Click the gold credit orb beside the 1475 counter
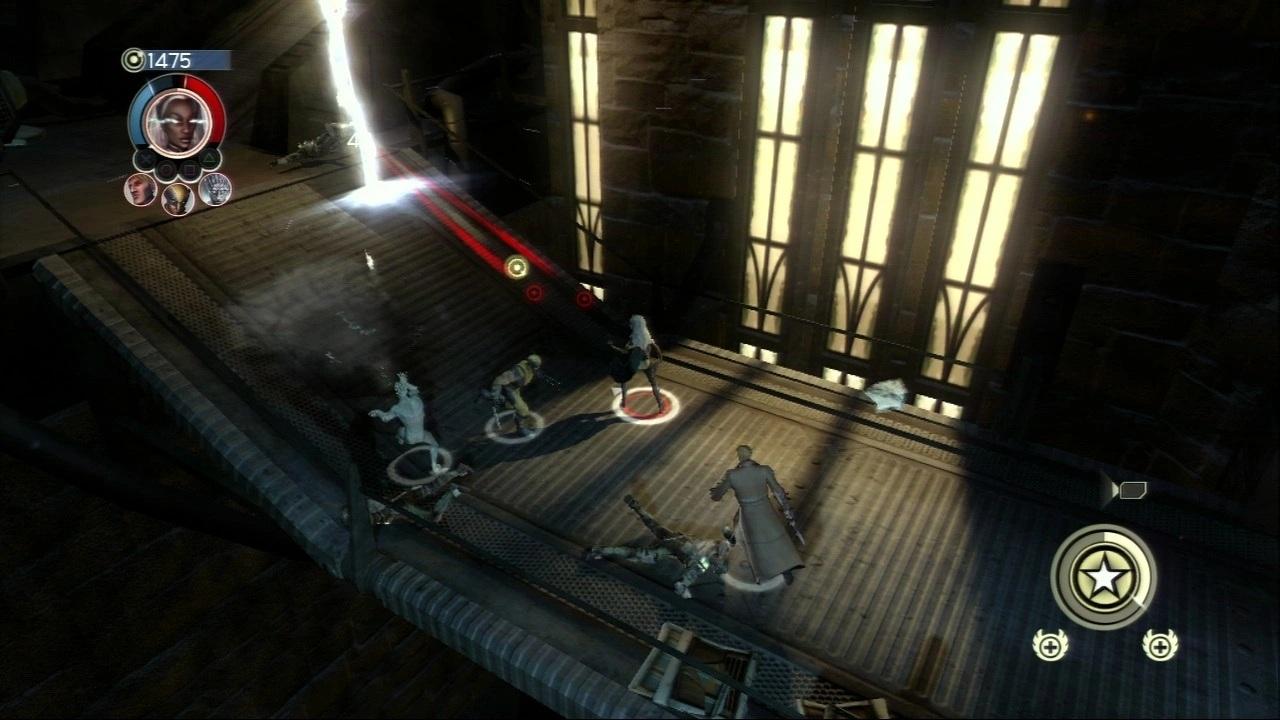 click(x=134, y=59)
